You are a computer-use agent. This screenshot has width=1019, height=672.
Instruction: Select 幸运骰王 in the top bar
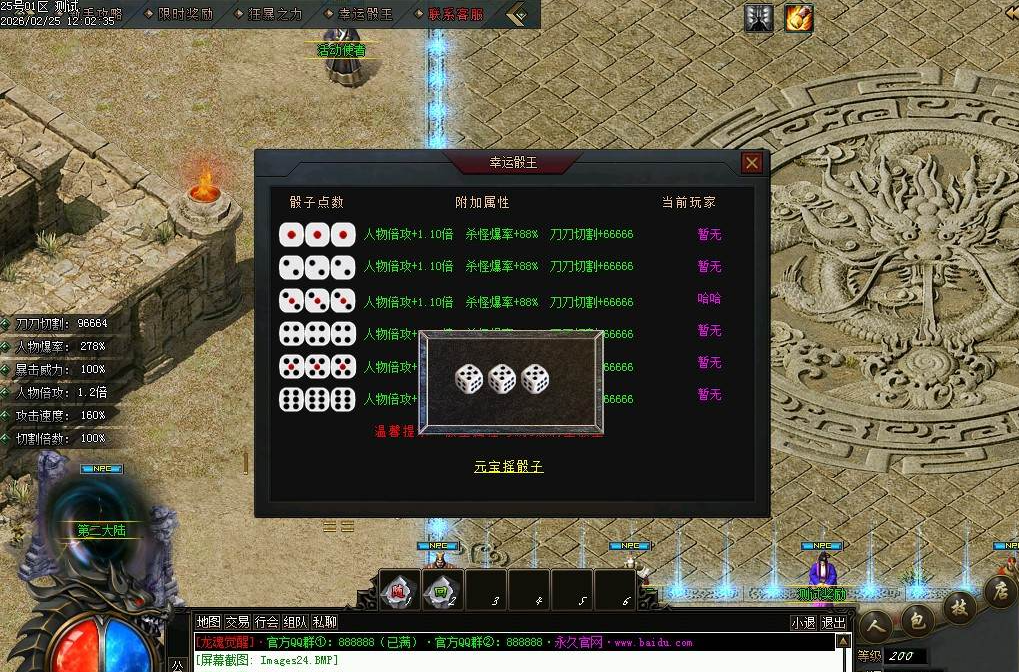[x=359, y=14]
